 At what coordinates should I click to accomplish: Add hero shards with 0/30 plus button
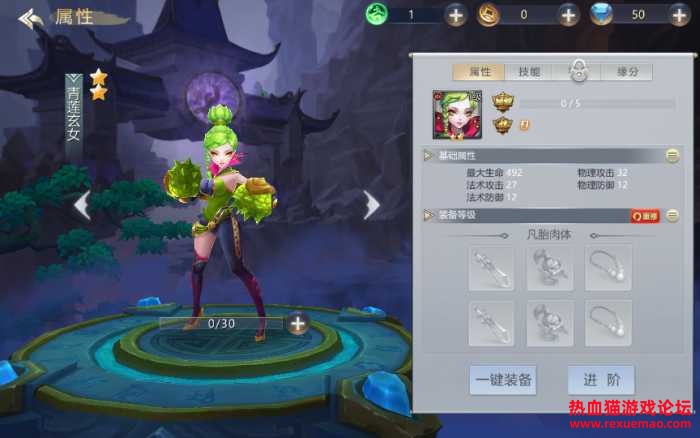297,323
